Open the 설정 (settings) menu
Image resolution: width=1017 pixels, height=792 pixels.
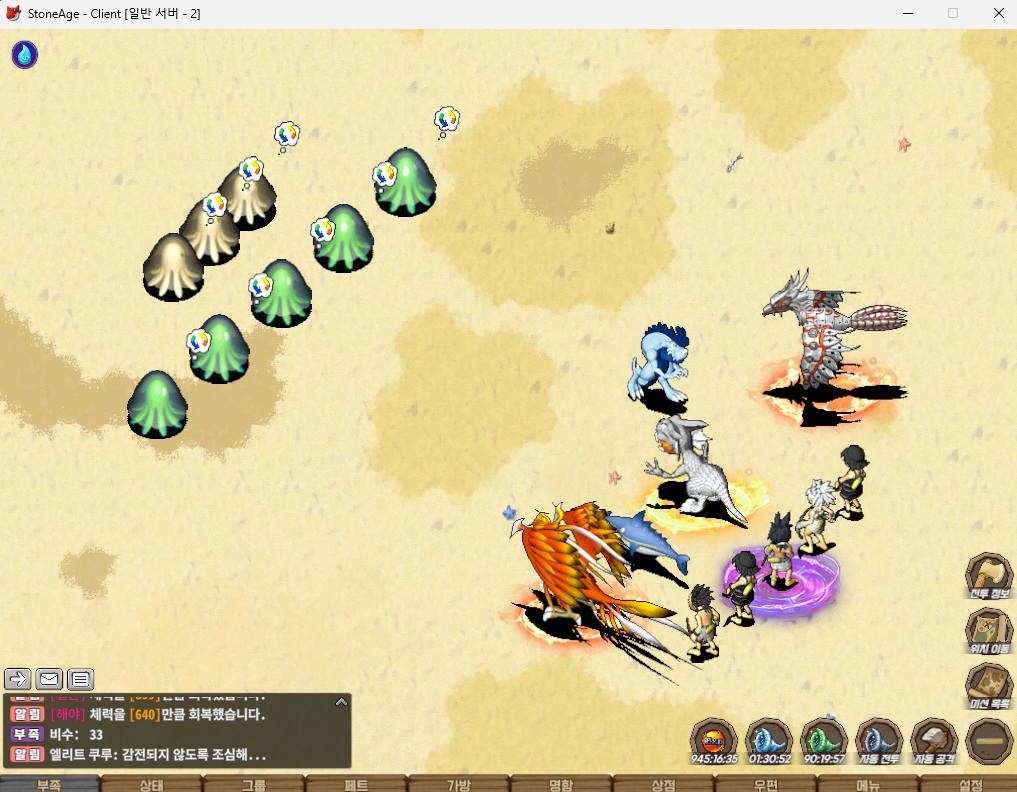969,784
